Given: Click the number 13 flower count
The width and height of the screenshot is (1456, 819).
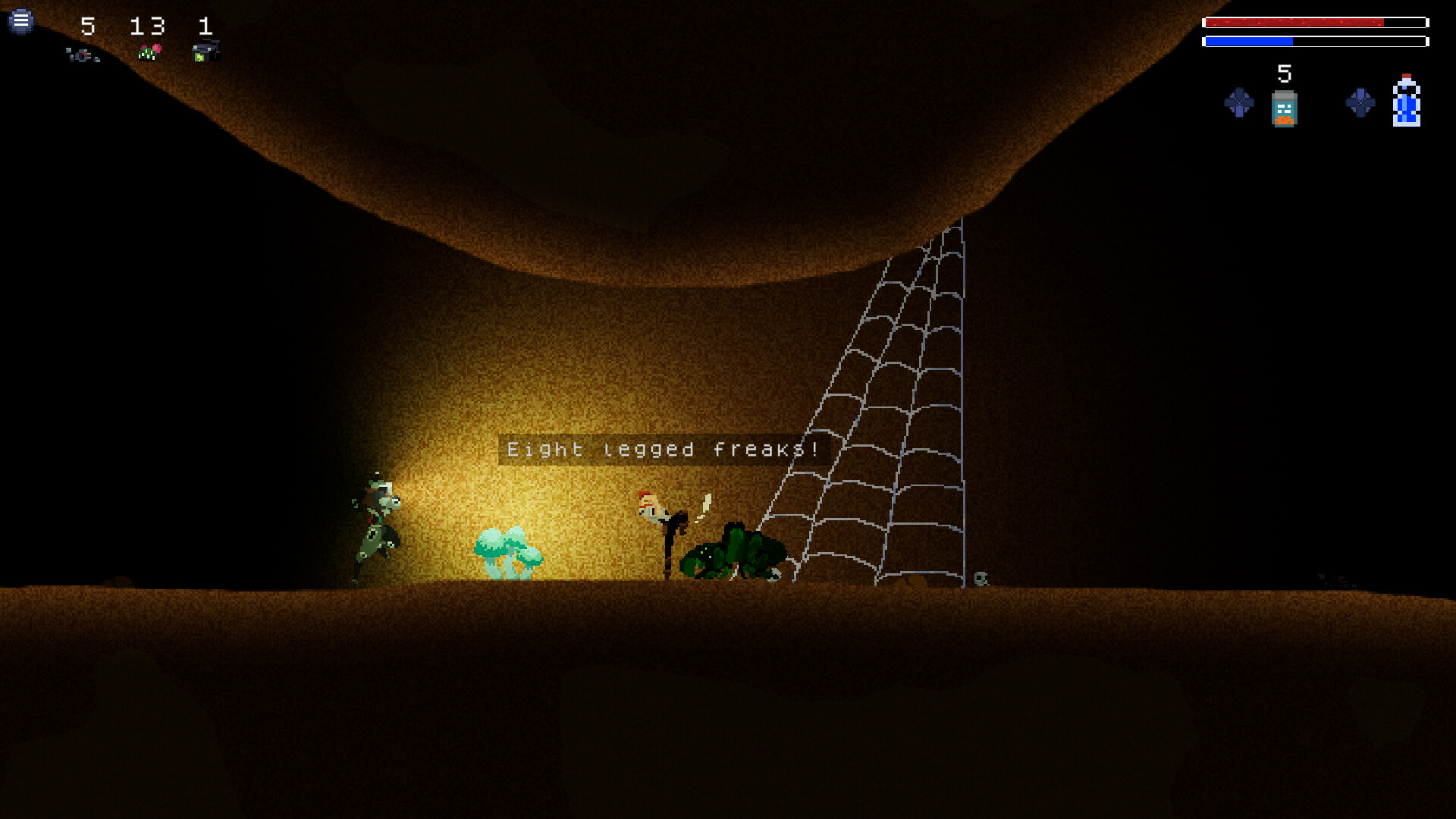Looking at the screenshot, I should tap(149, 27).
